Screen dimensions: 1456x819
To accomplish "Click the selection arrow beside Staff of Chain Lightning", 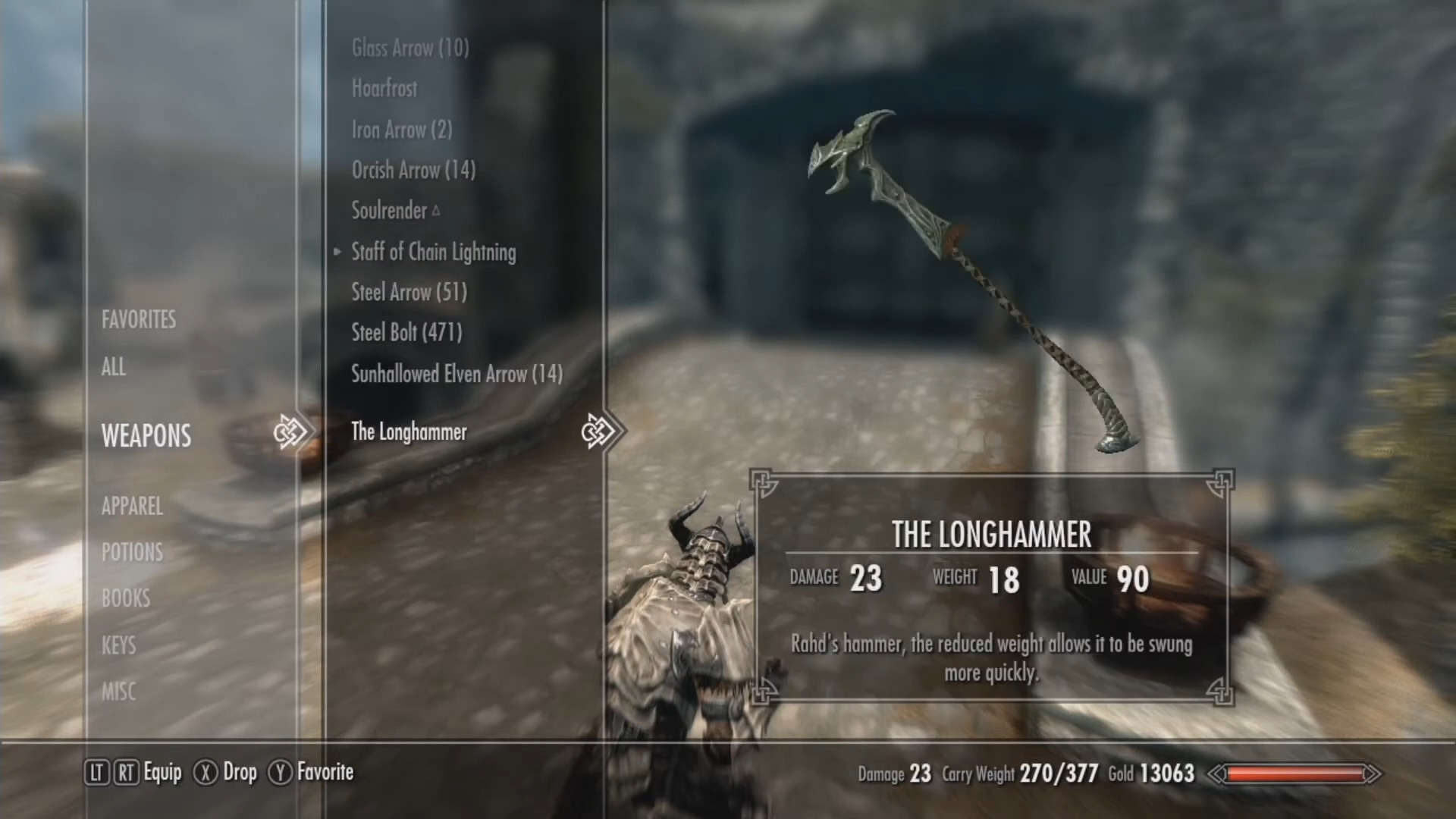I will (337, 253).
